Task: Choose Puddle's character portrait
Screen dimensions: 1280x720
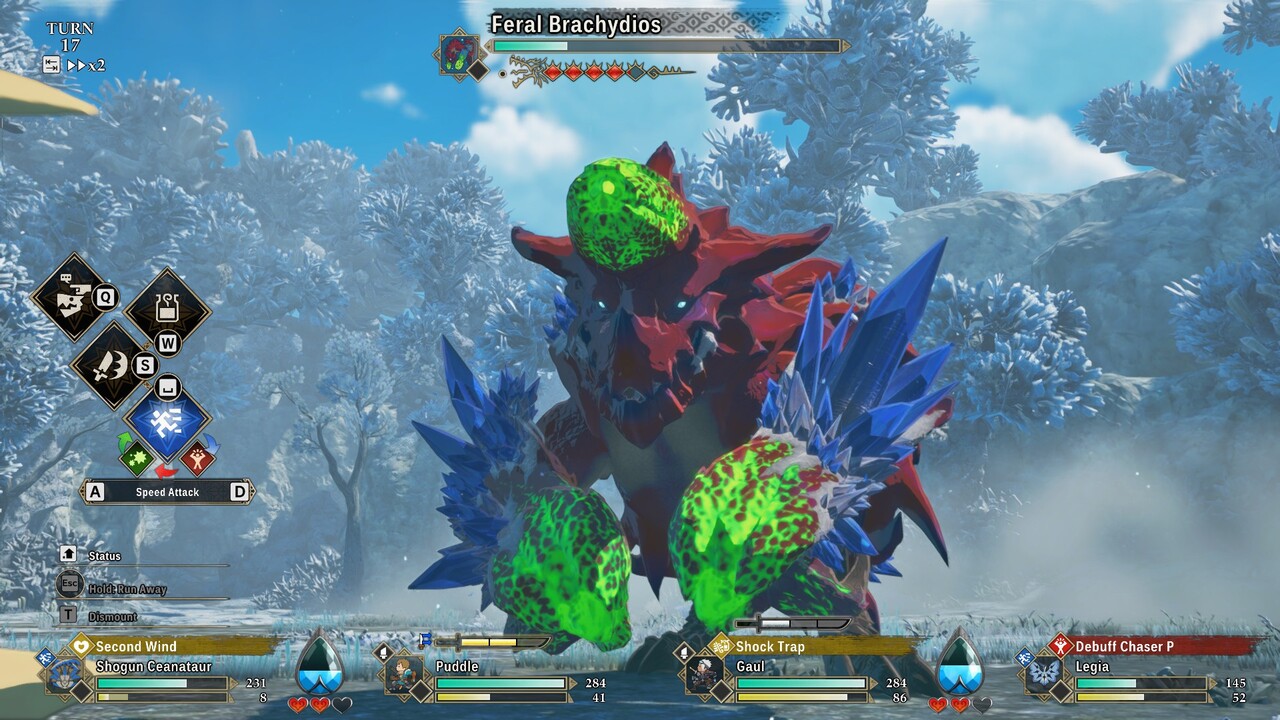Action: click(404, 675)
